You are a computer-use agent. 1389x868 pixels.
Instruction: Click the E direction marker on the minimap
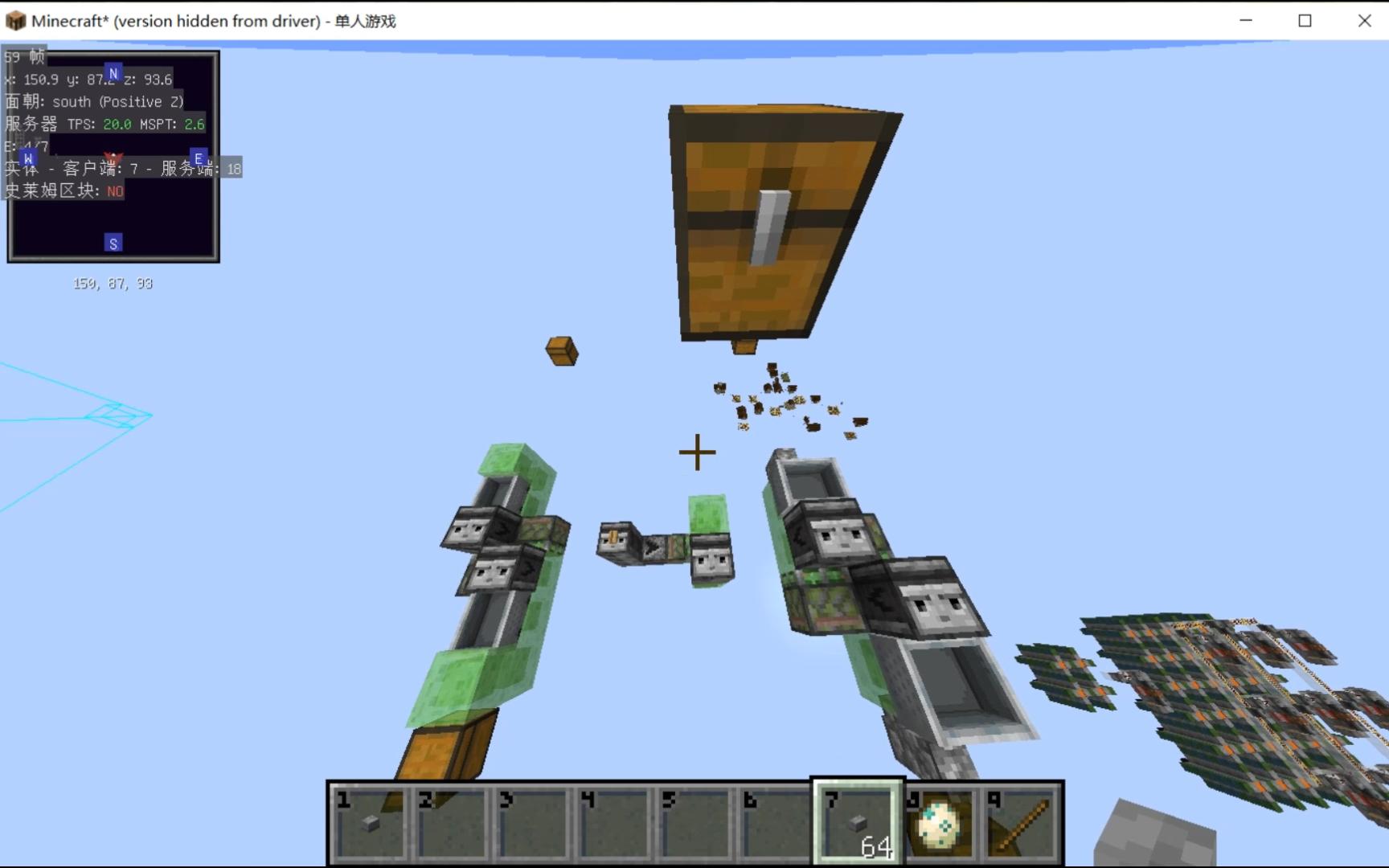(198, 159)
